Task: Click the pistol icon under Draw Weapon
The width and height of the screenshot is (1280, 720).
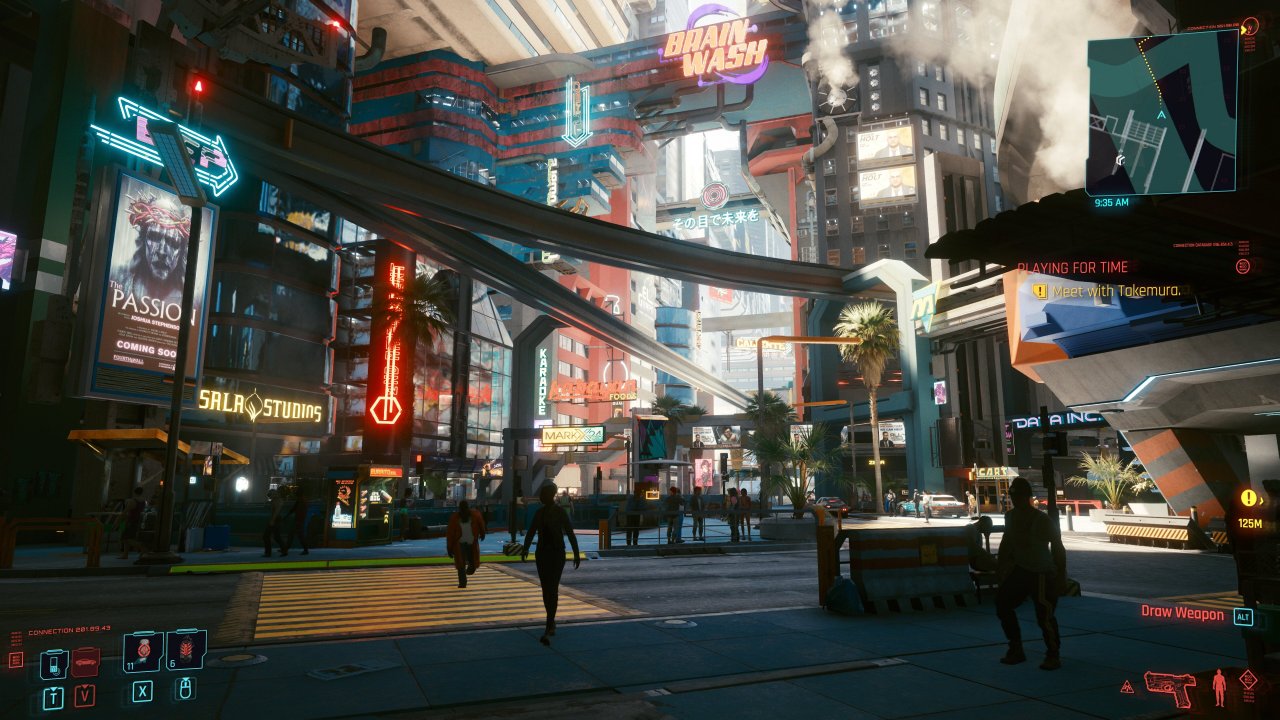Action: click(1170, 688)
